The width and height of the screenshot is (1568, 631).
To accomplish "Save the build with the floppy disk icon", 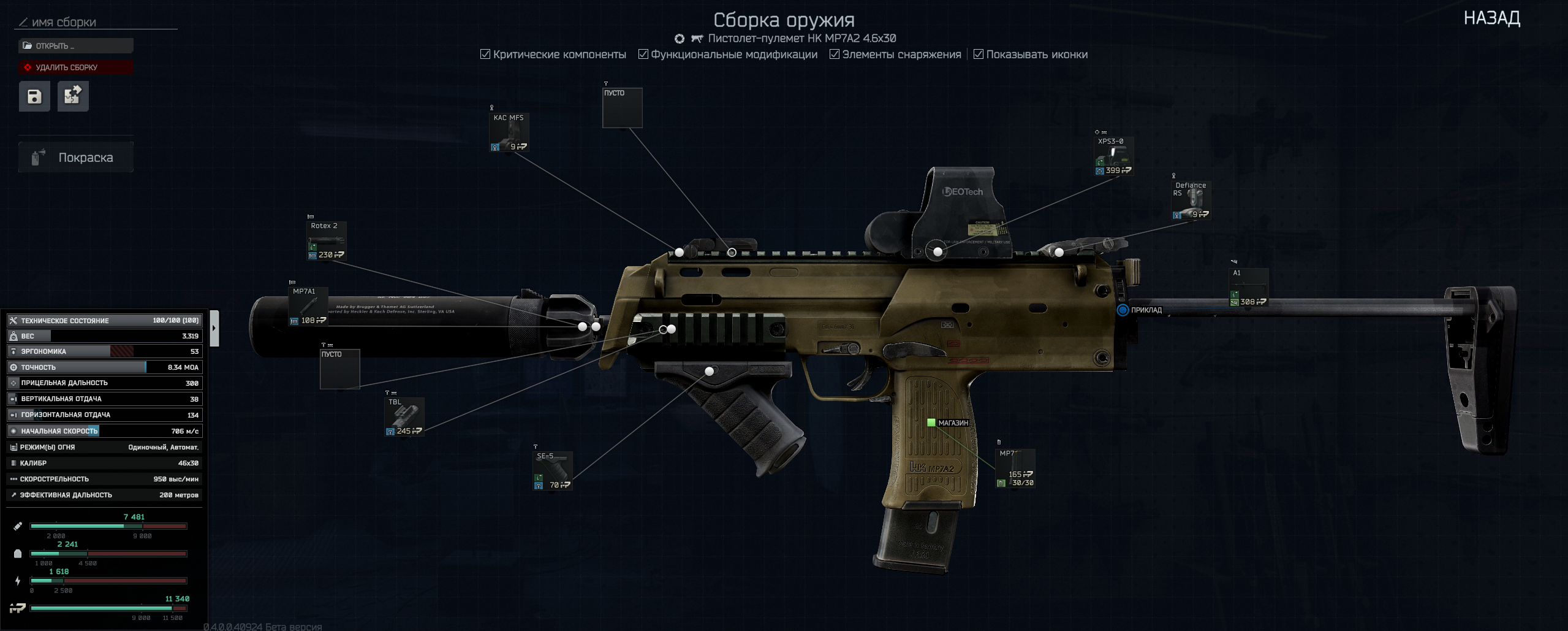I will point(34,96).
